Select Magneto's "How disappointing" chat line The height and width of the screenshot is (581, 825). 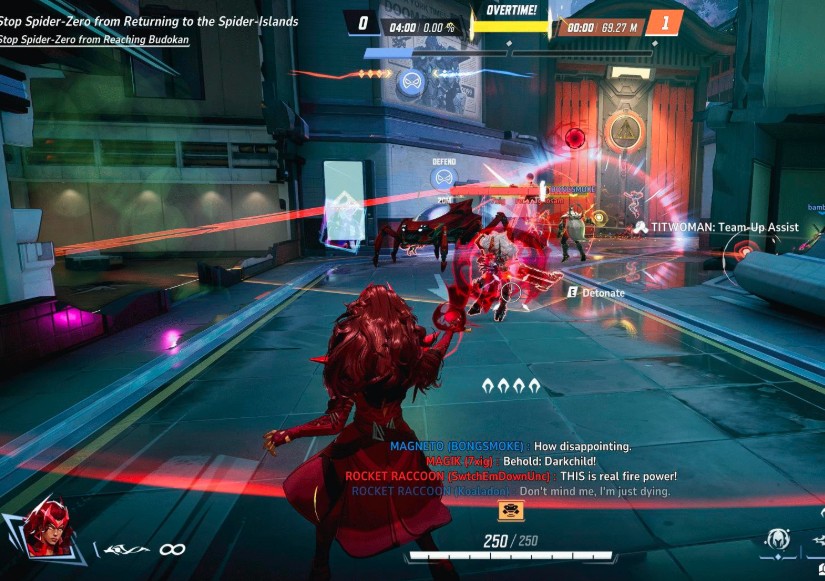click(511, 446)
